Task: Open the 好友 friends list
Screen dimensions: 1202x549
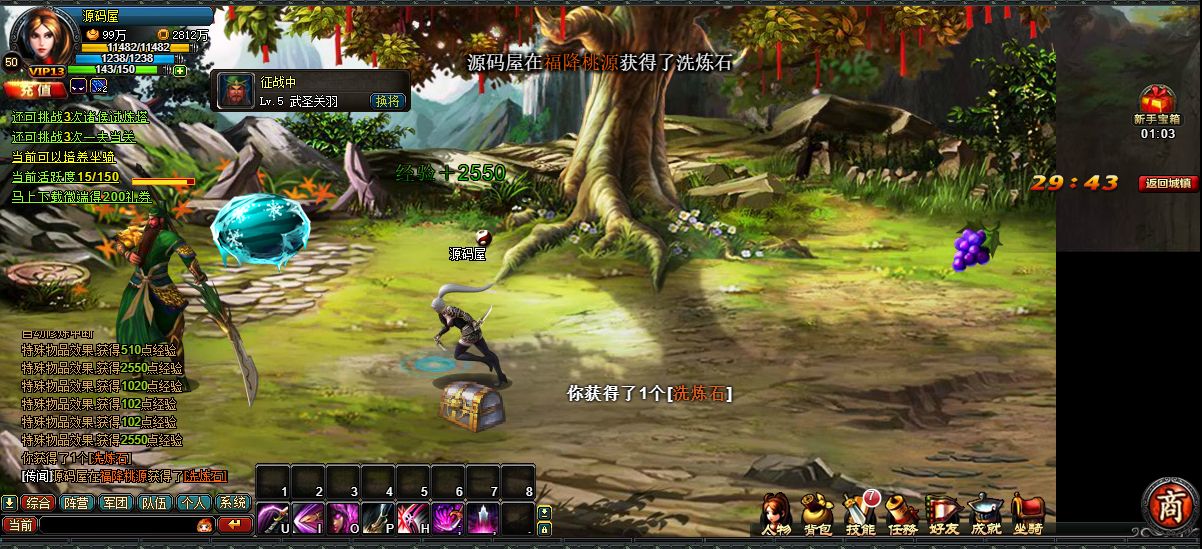Action: pyautogui.click(x=943, y=512)
